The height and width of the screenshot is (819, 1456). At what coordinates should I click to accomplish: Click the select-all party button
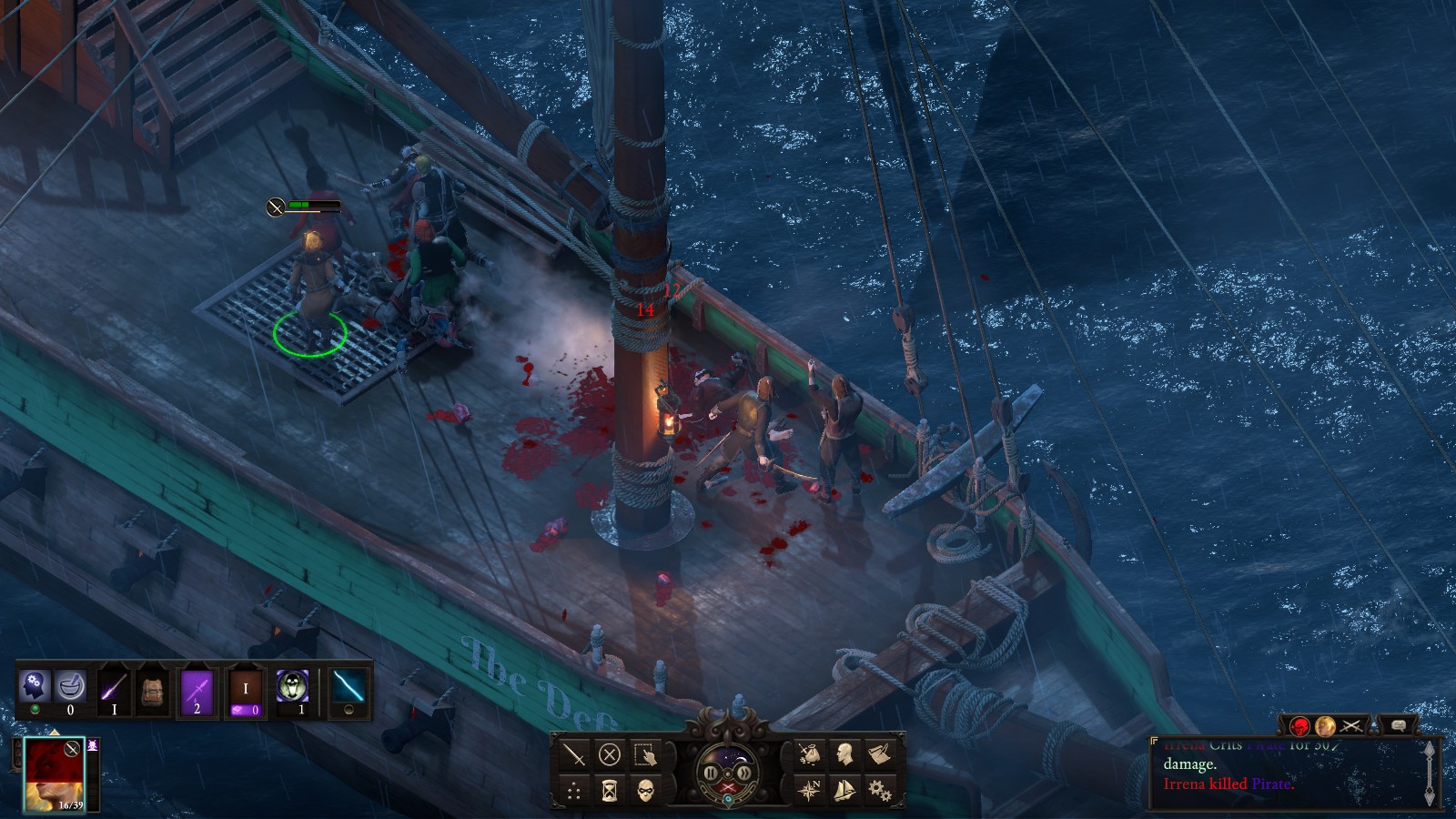(645, 754)
